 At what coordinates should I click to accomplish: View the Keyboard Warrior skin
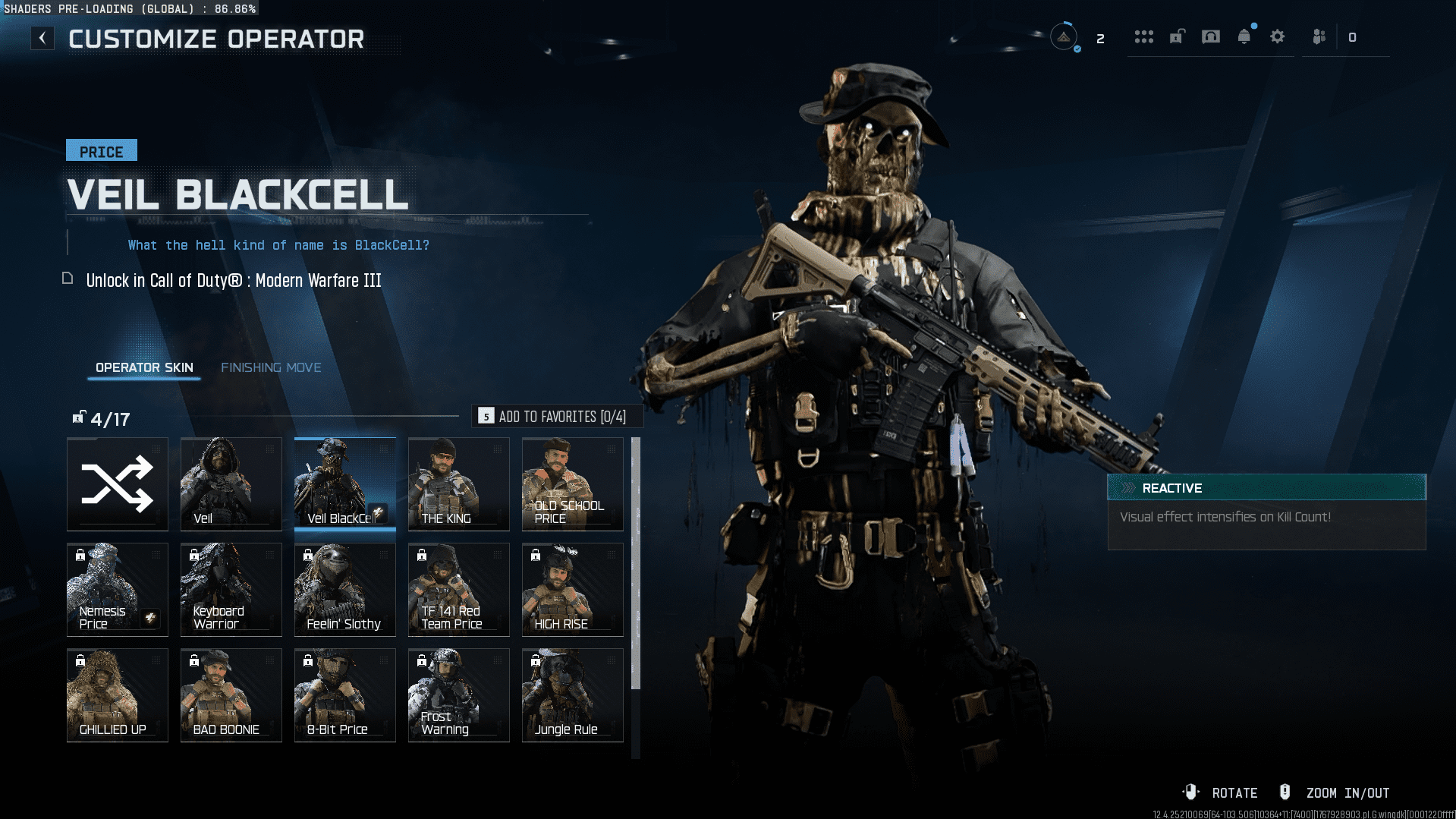pyautogui.click(x=231, y=589)
